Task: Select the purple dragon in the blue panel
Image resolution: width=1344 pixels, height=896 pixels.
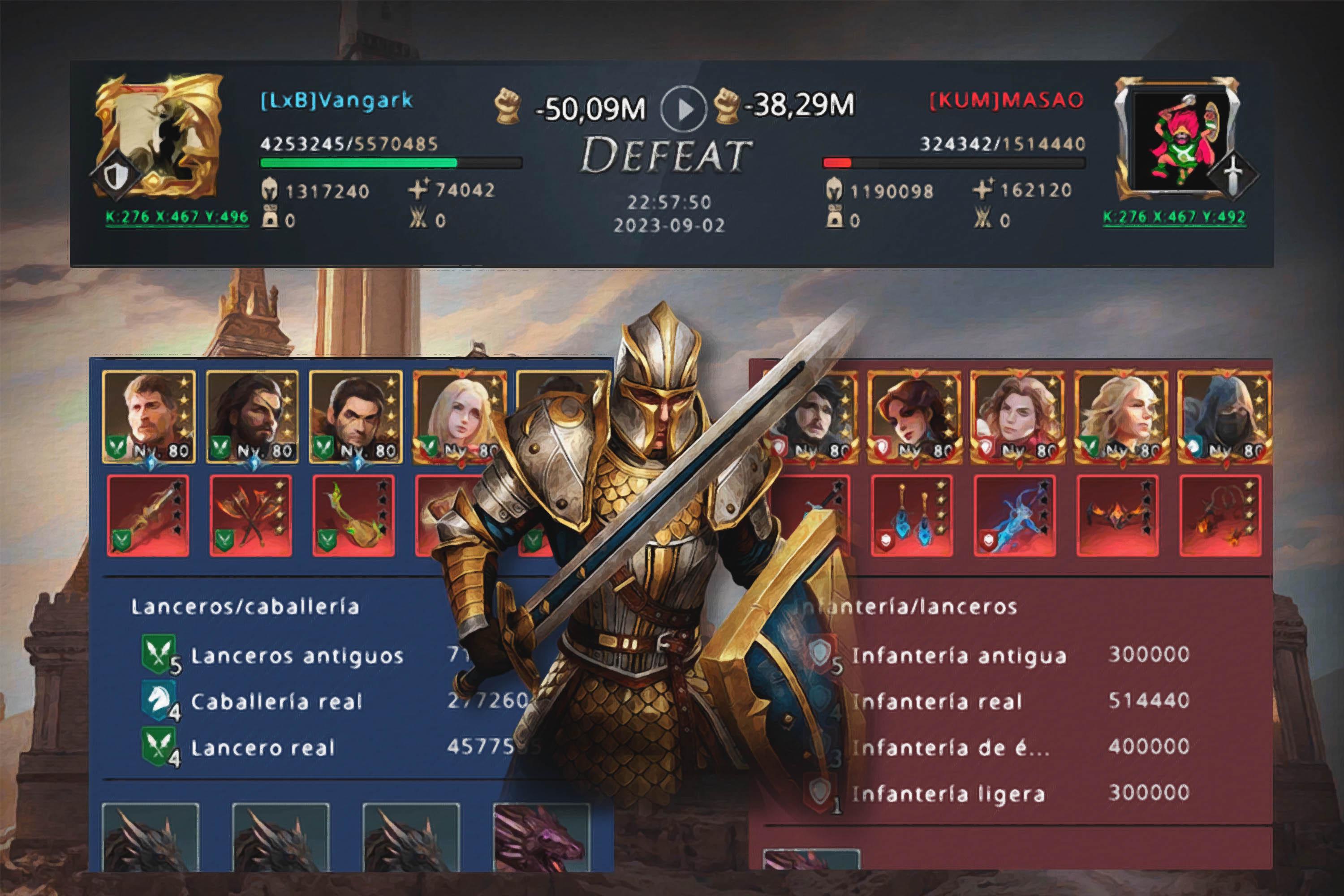Action: 541,837
